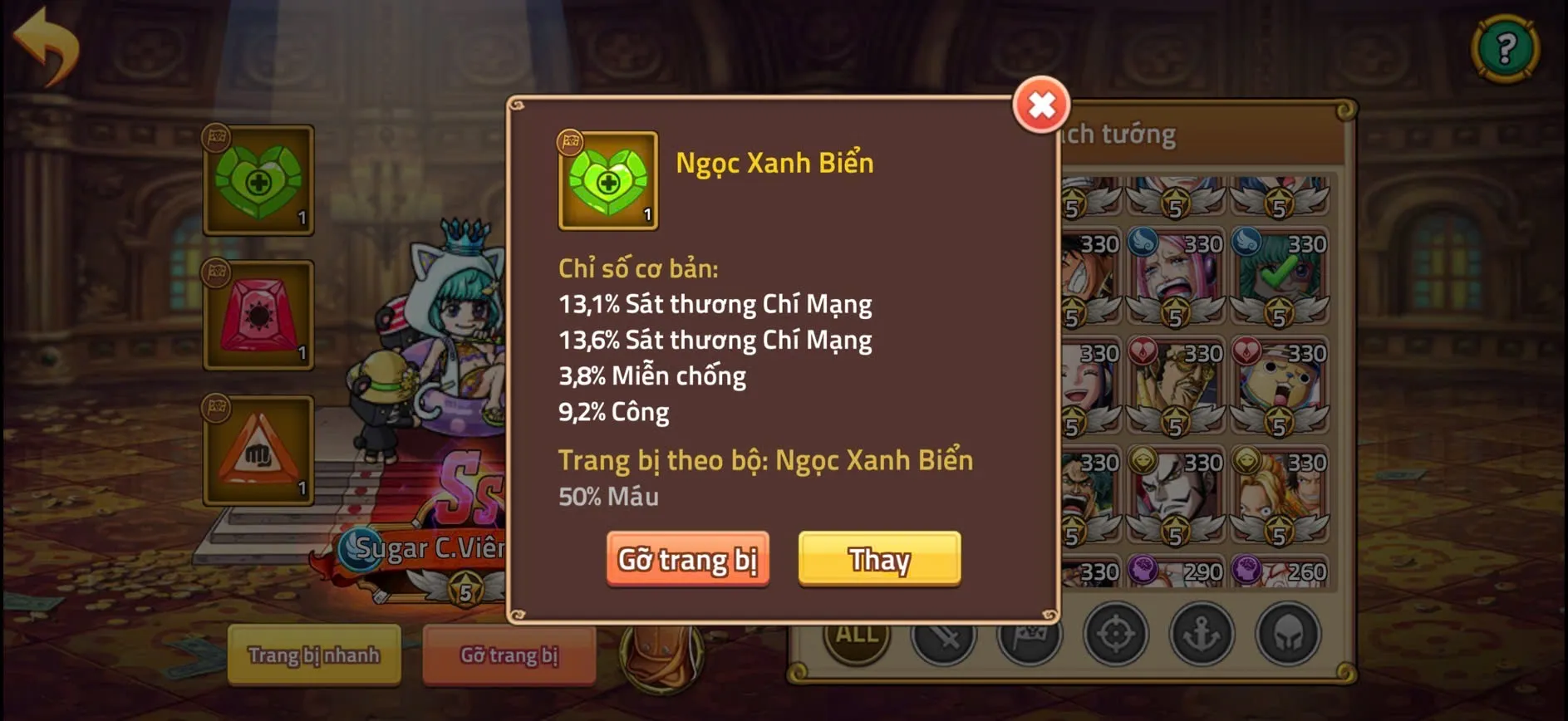Open the red gem equipment slot

(258, 316)
